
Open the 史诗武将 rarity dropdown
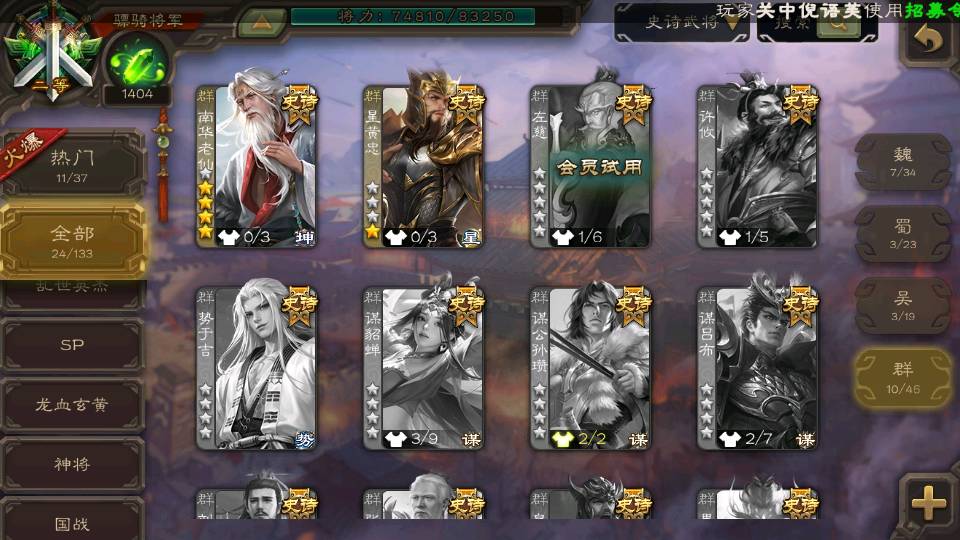pyautogui.click(x=682, y=23)
